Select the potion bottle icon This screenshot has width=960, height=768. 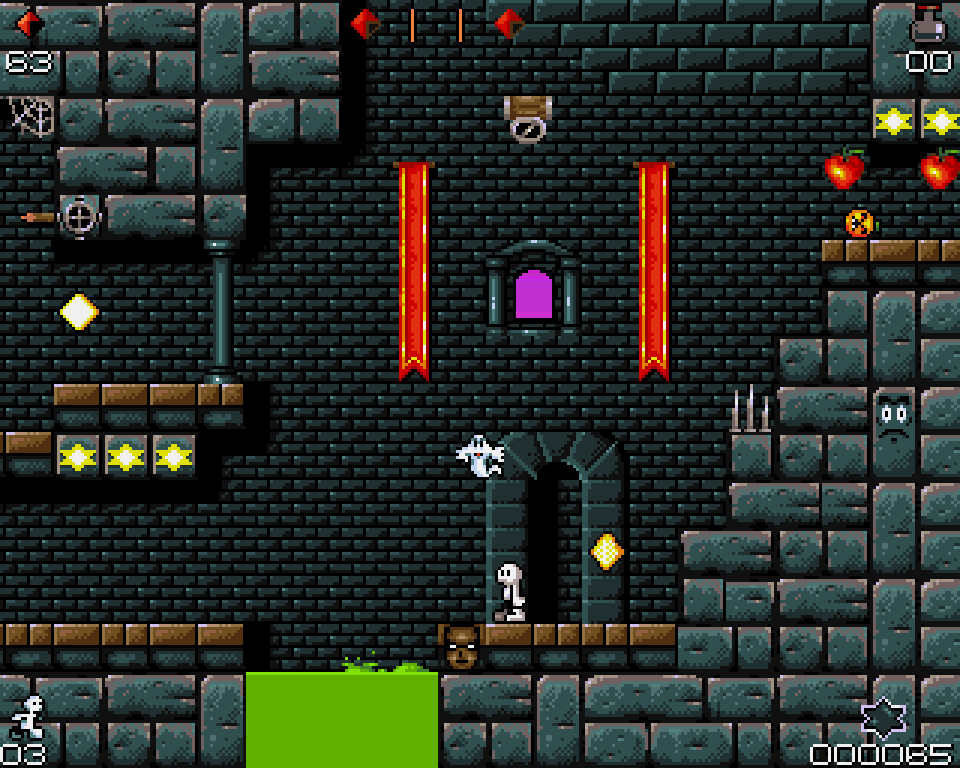[928, 24]
